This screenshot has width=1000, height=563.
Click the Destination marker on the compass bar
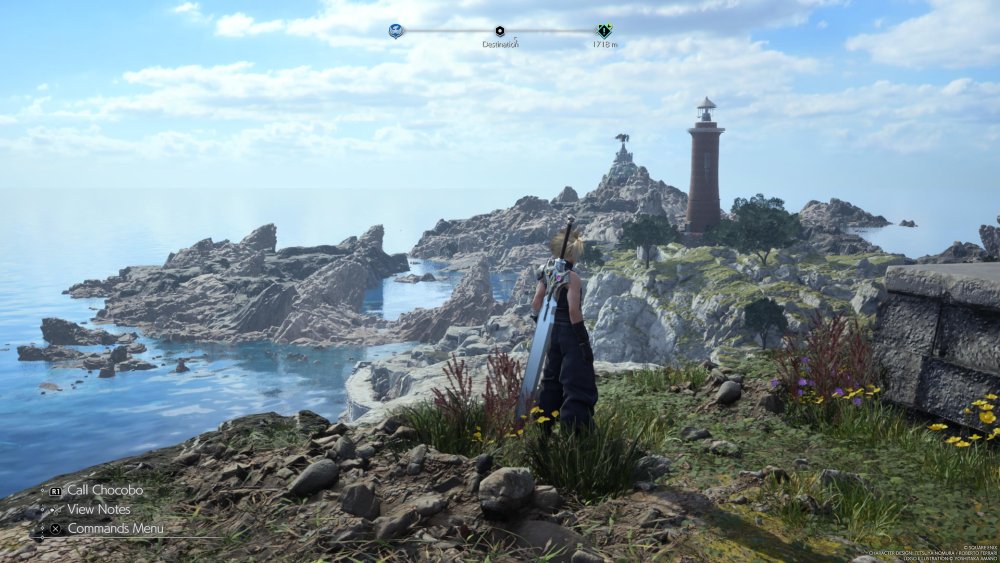(500, 31)
